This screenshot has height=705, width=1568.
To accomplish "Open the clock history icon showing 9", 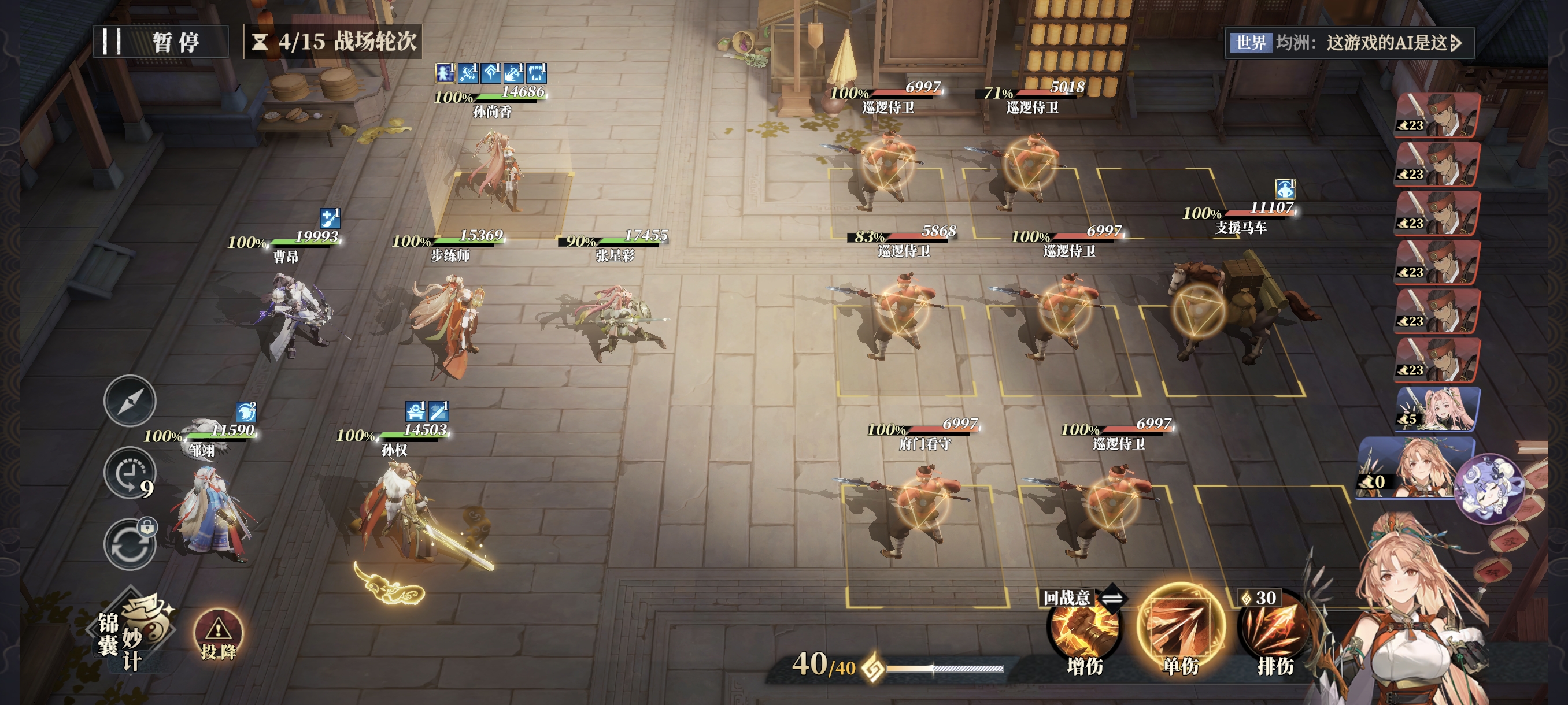I will [130, 473].
